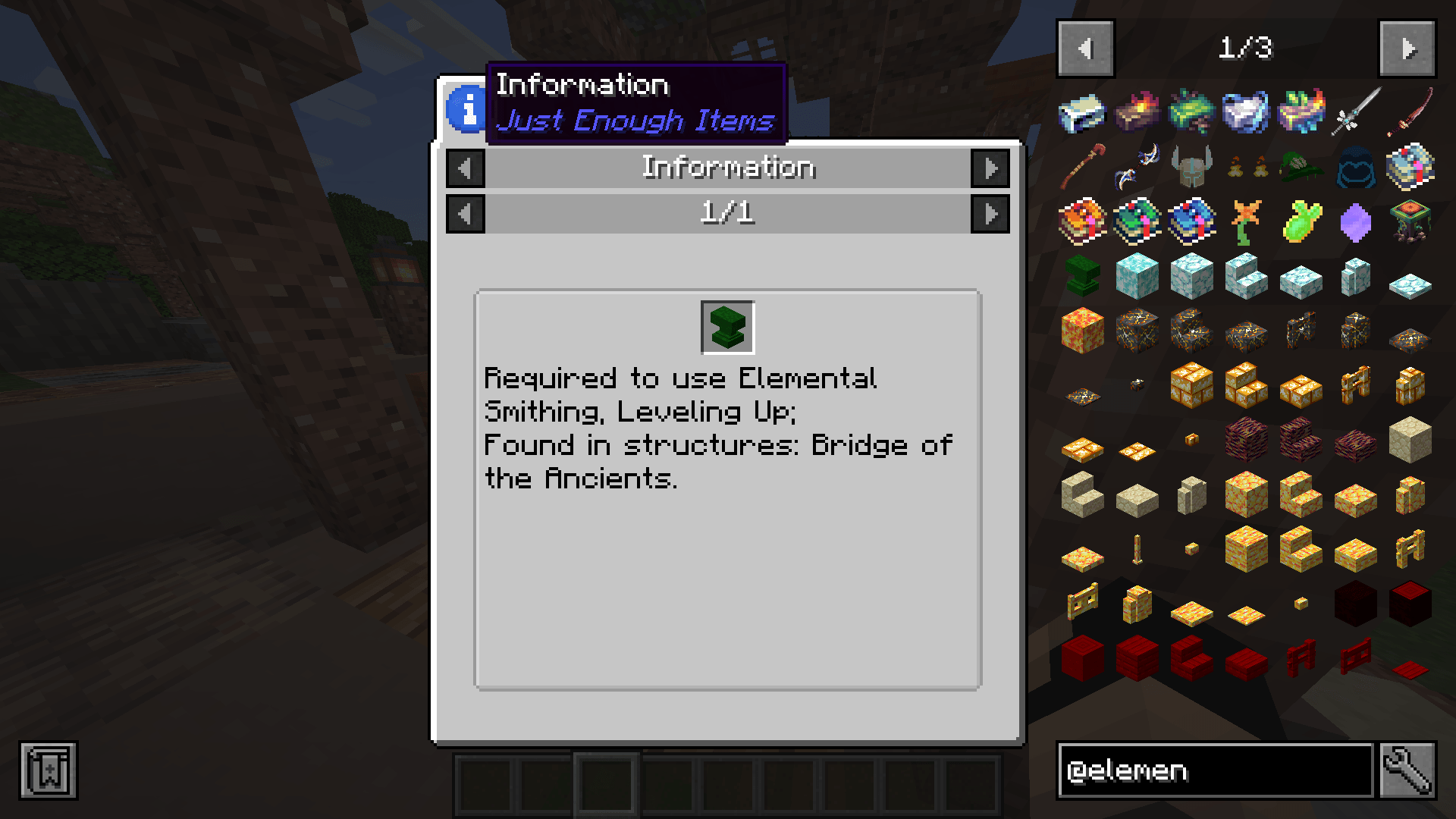
Task: Show previous recipe category
Action: [466, 168]
